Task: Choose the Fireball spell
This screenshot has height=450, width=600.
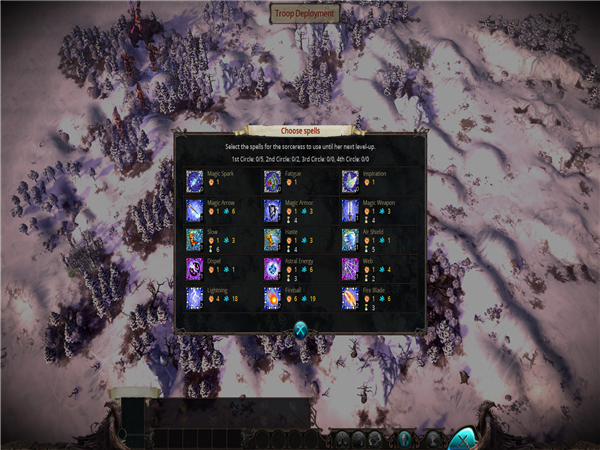Action: [272, 297]
